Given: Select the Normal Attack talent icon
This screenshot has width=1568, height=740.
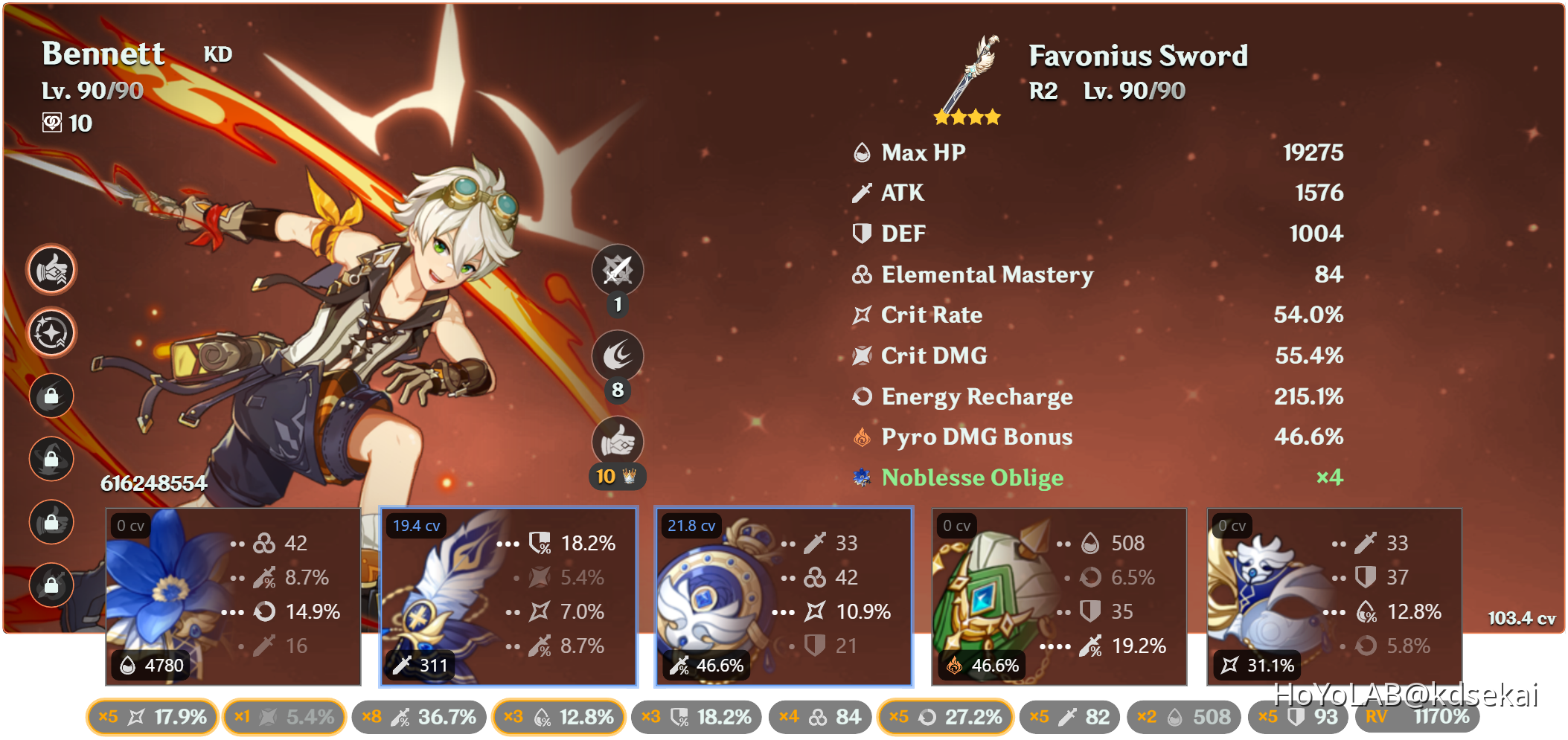Looking at the screenshot, I should pos(617,270).
